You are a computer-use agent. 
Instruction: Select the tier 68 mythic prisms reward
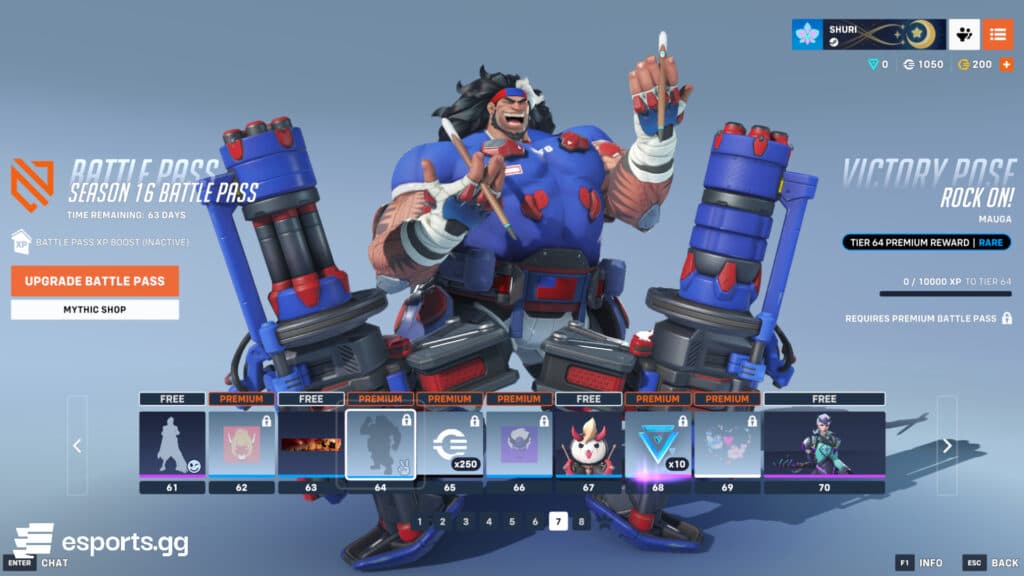pos(658,443)
